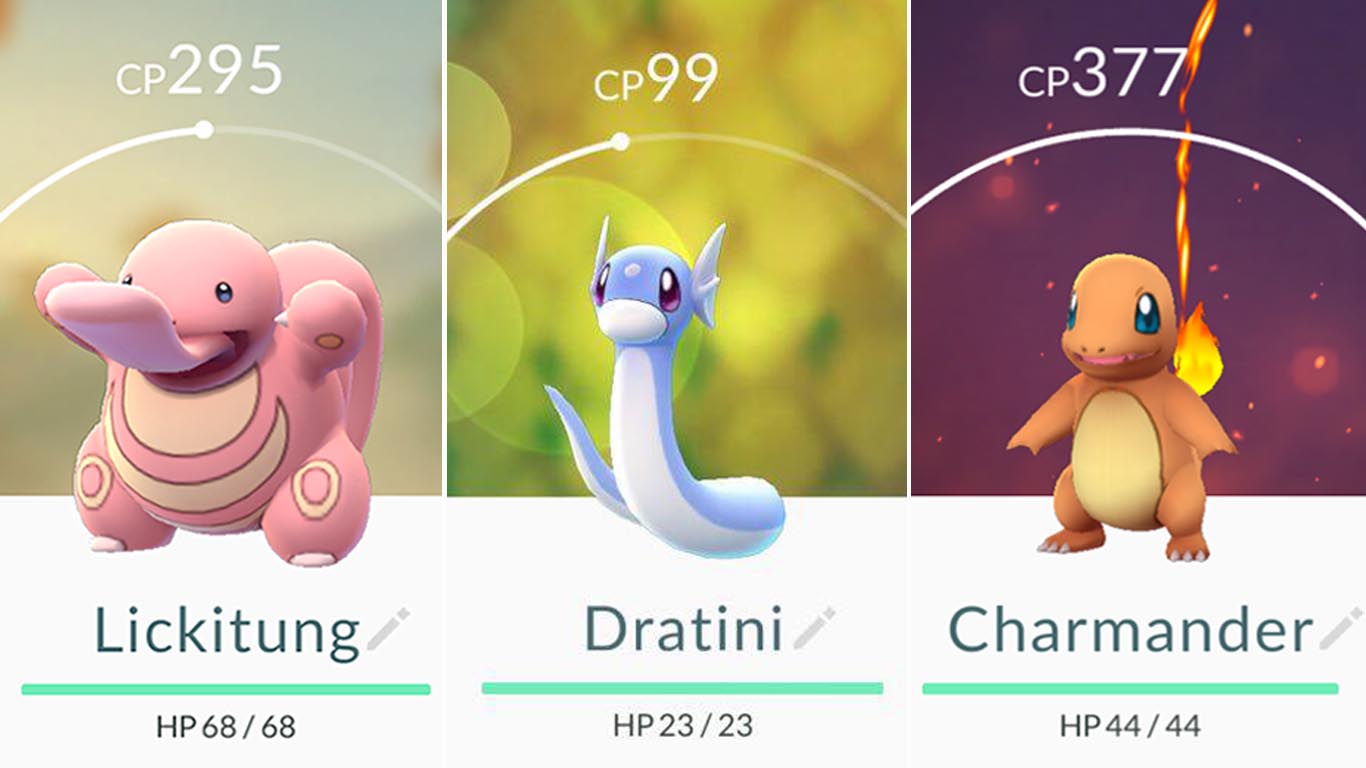Click the white dot on Lickitung's CP arc
This screenshot has height=768, width=1366.
(x=205, y=128)
